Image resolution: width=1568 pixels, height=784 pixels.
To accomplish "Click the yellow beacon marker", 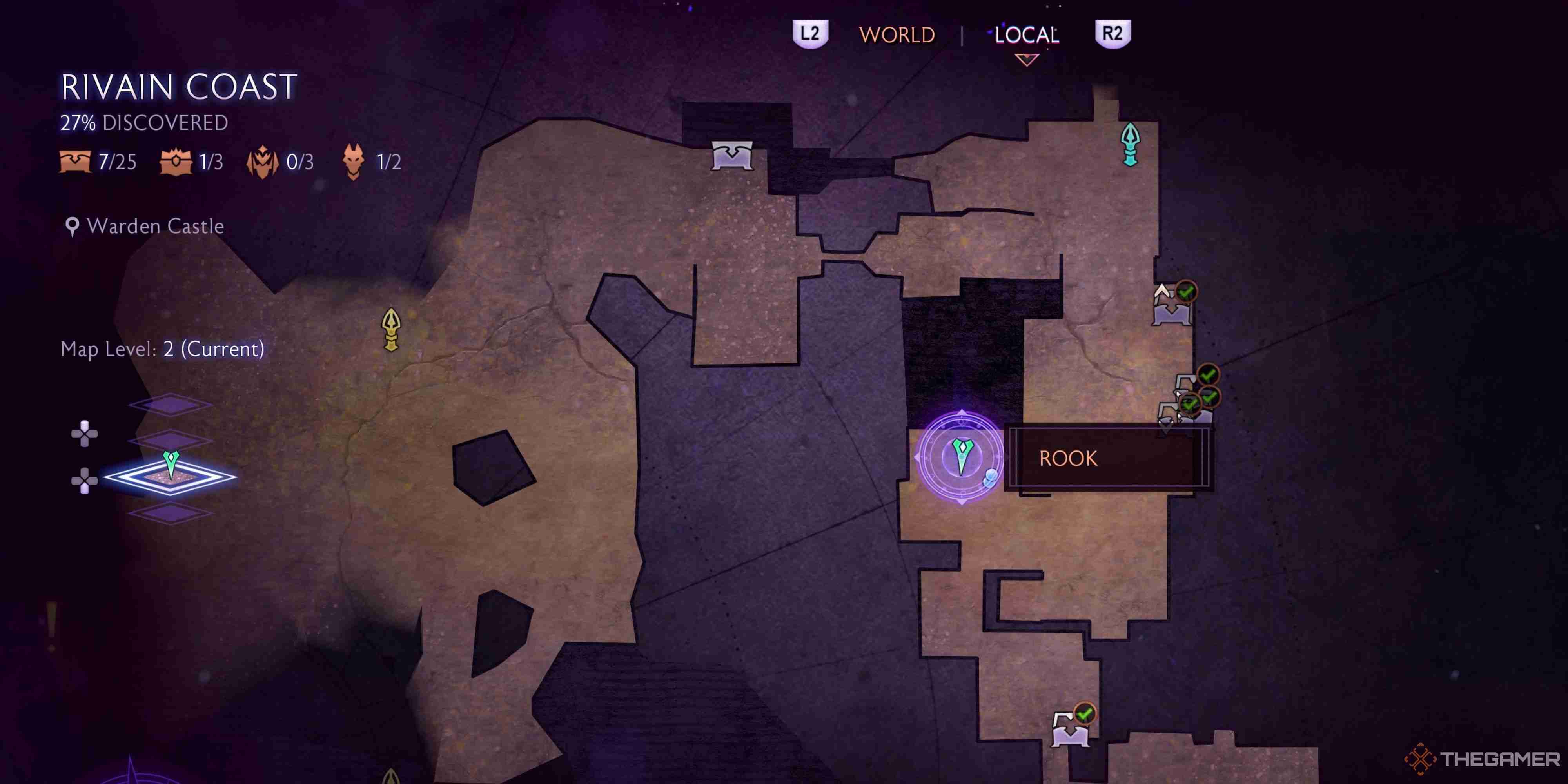I will (x=391, y=329).
